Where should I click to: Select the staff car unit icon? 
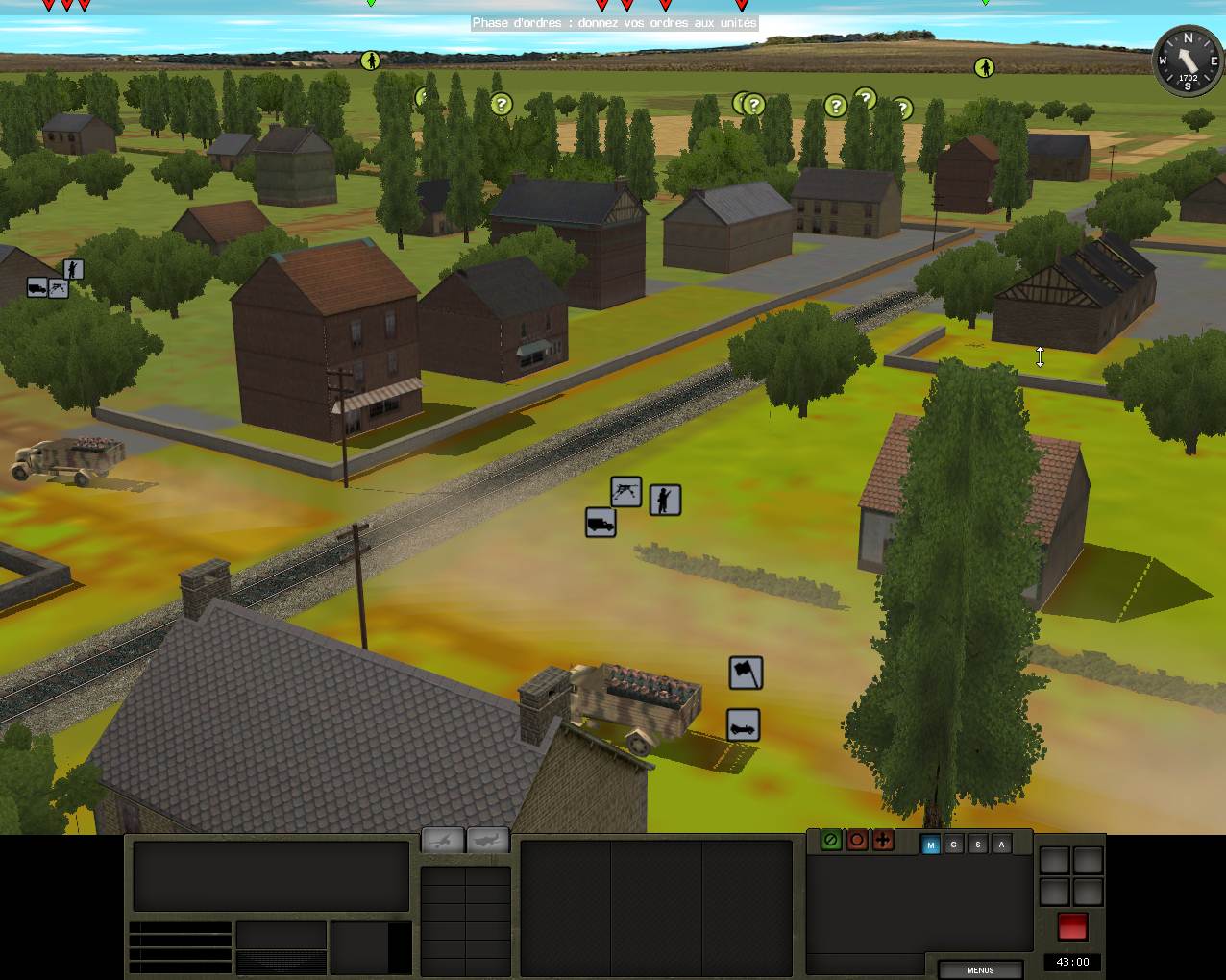pos(744,725)
